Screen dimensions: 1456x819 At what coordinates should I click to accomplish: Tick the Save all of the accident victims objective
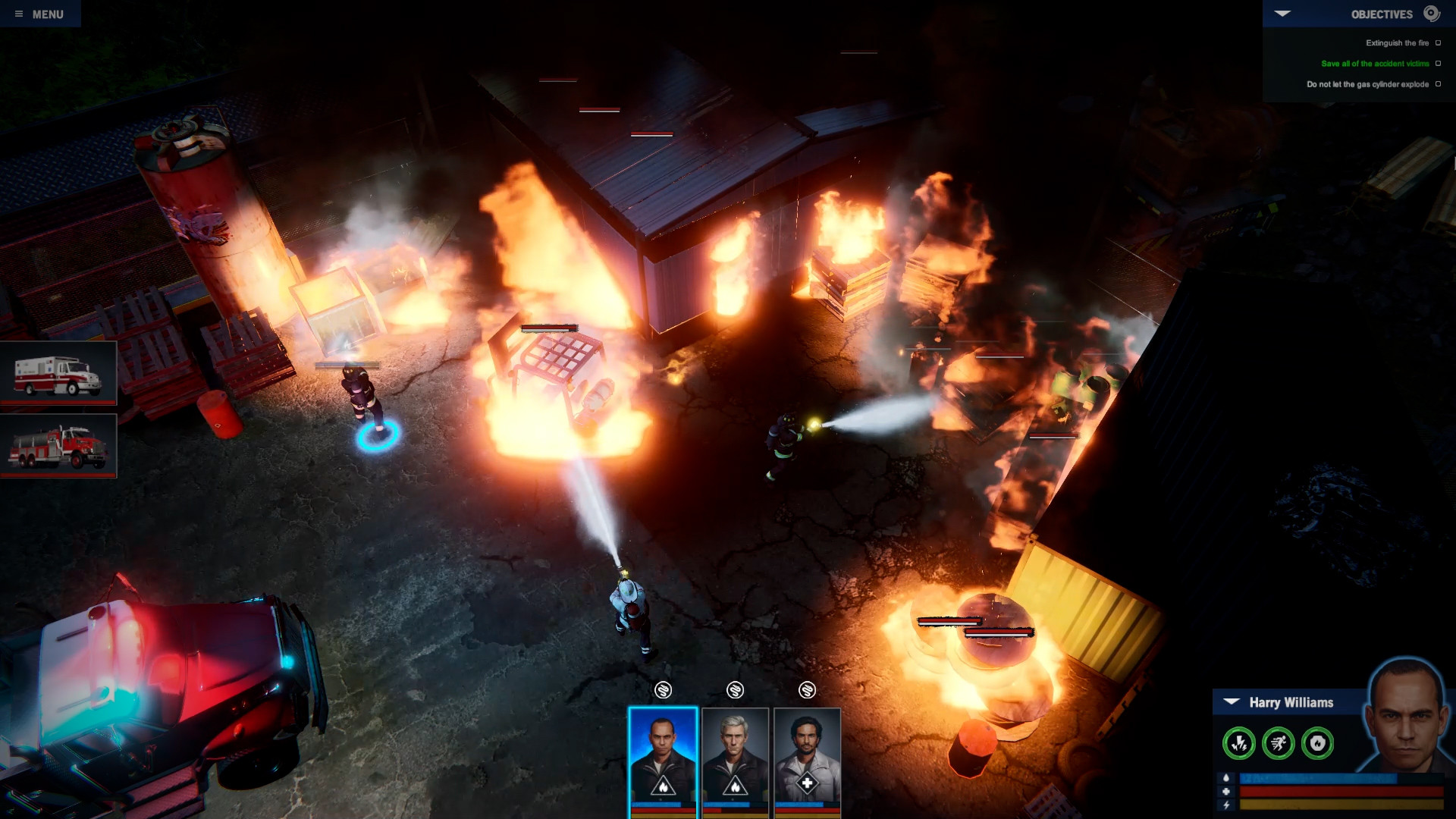tap(1438, 64)
